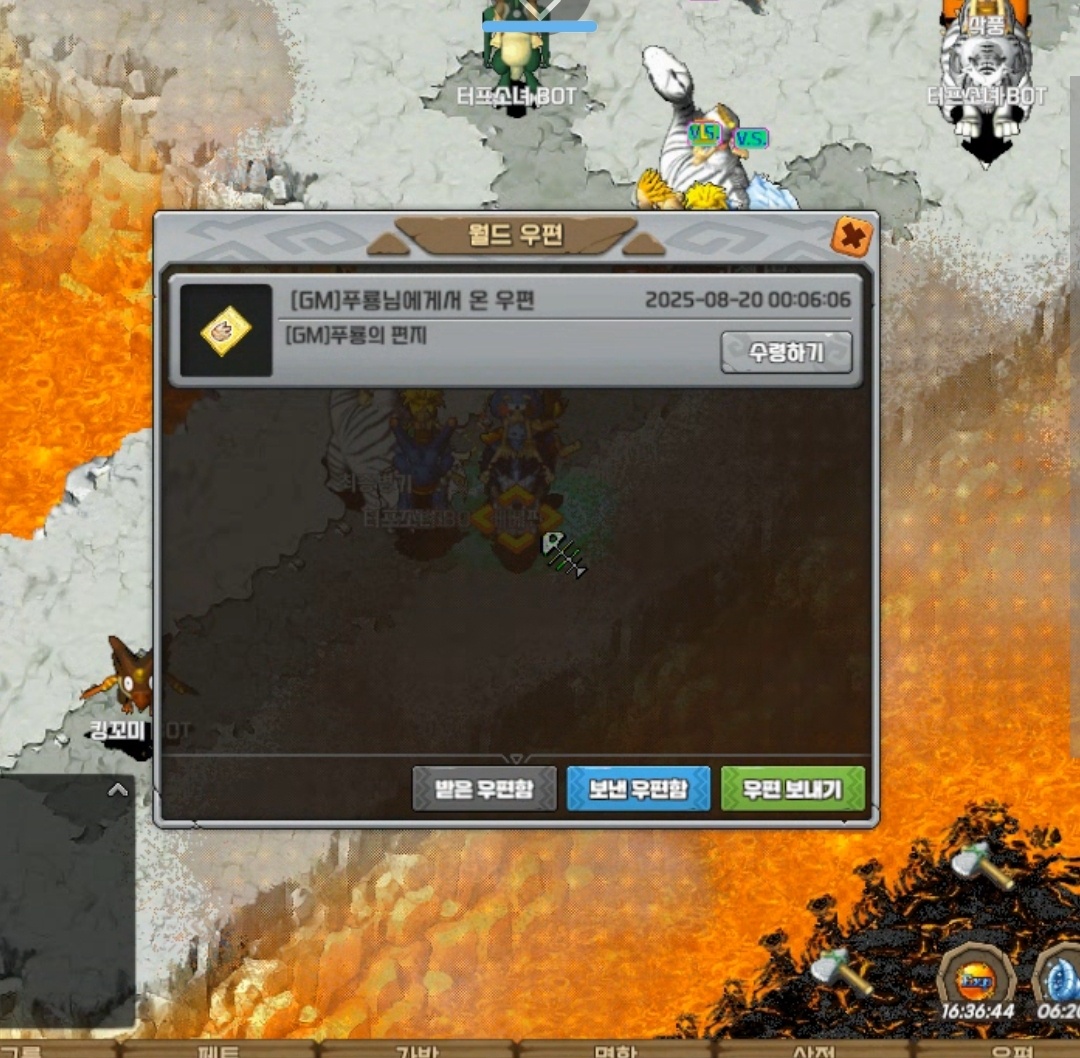
Task: Click the yellow letter icon of the mail
Action: point(226,331)
